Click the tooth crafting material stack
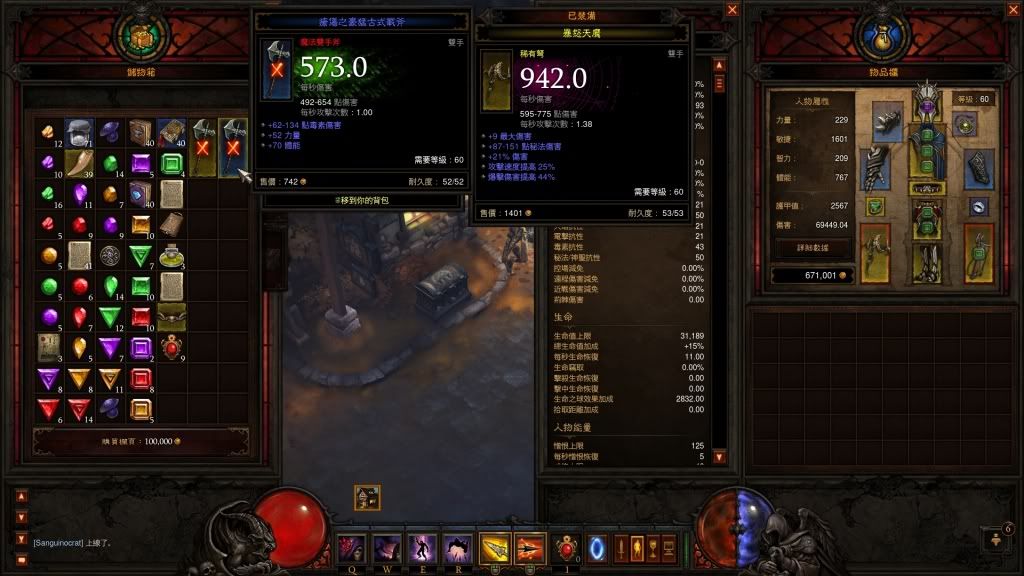 [79, 162]
